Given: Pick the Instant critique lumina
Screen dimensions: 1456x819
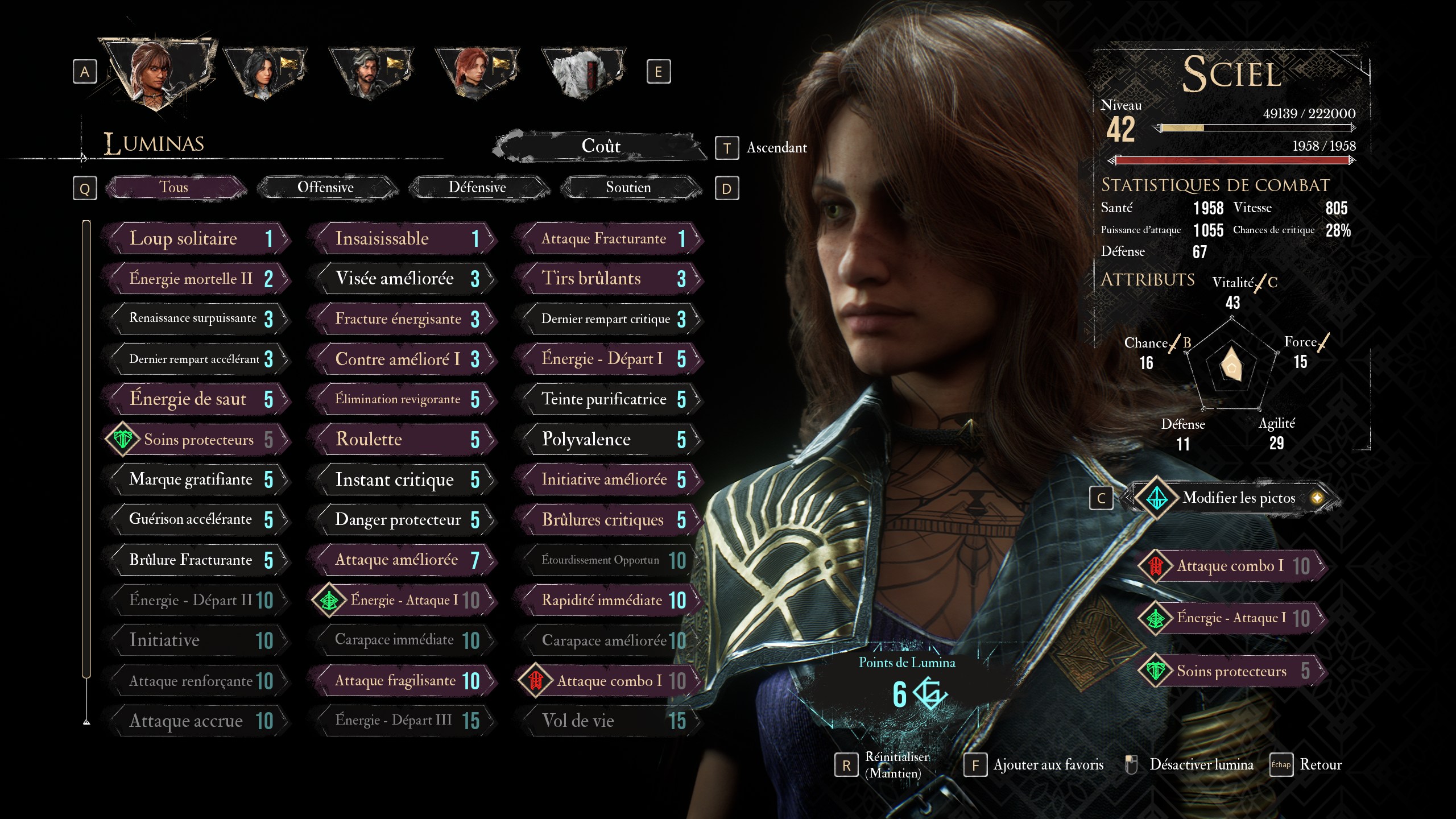Looking at the screenshot, I should (403, 480).
